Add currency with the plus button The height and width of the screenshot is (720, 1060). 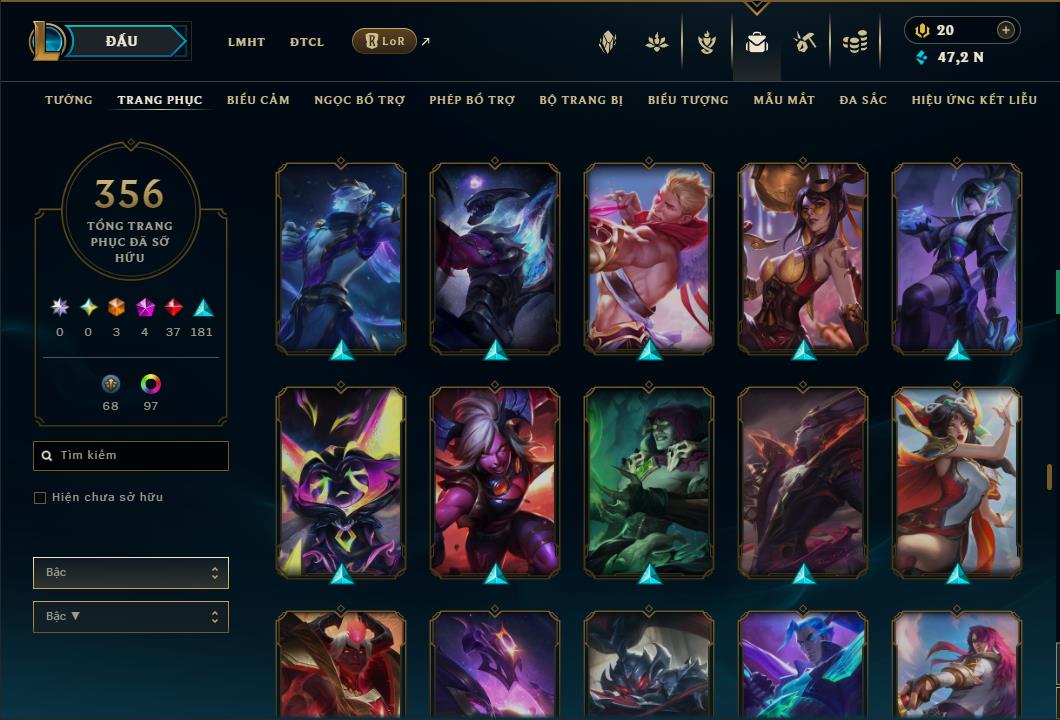click(1005, 30)
